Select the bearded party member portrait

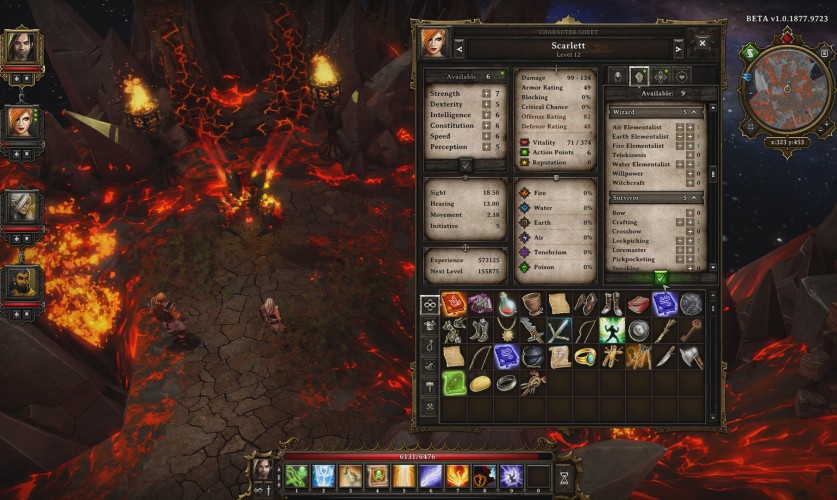pos(21,285)
